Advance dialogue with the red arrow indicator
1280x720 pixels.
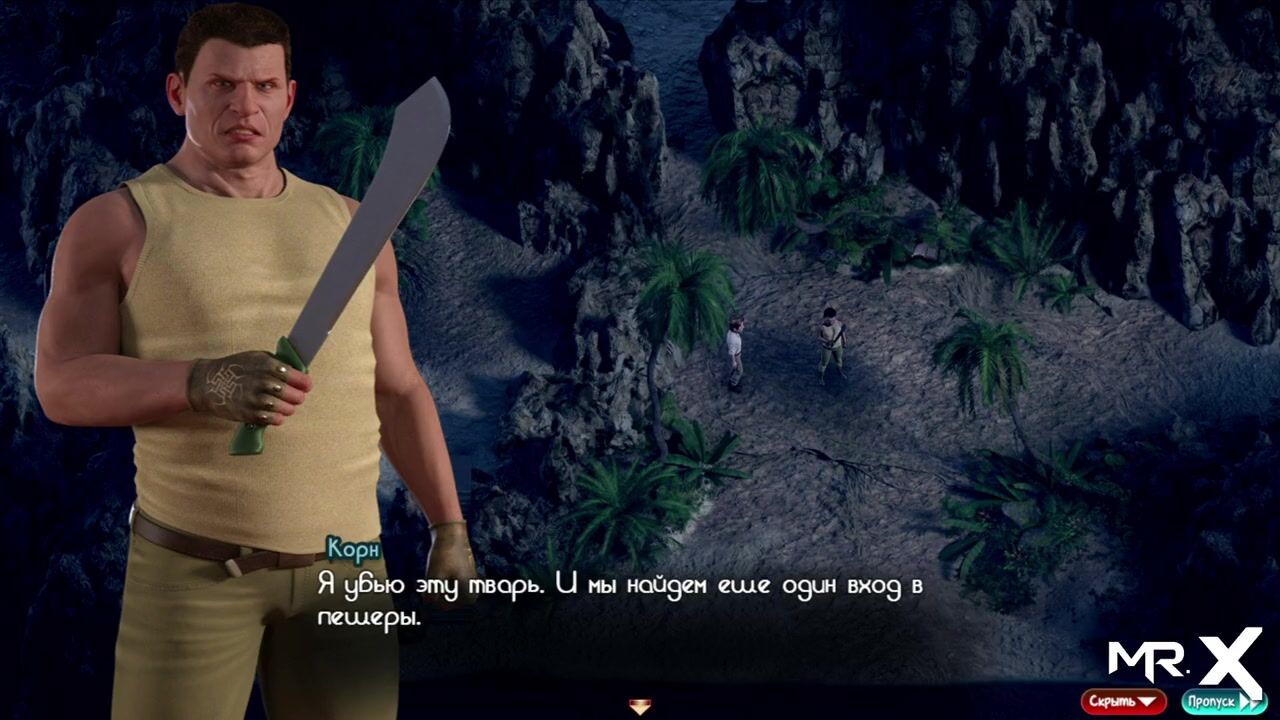[640, 707]
